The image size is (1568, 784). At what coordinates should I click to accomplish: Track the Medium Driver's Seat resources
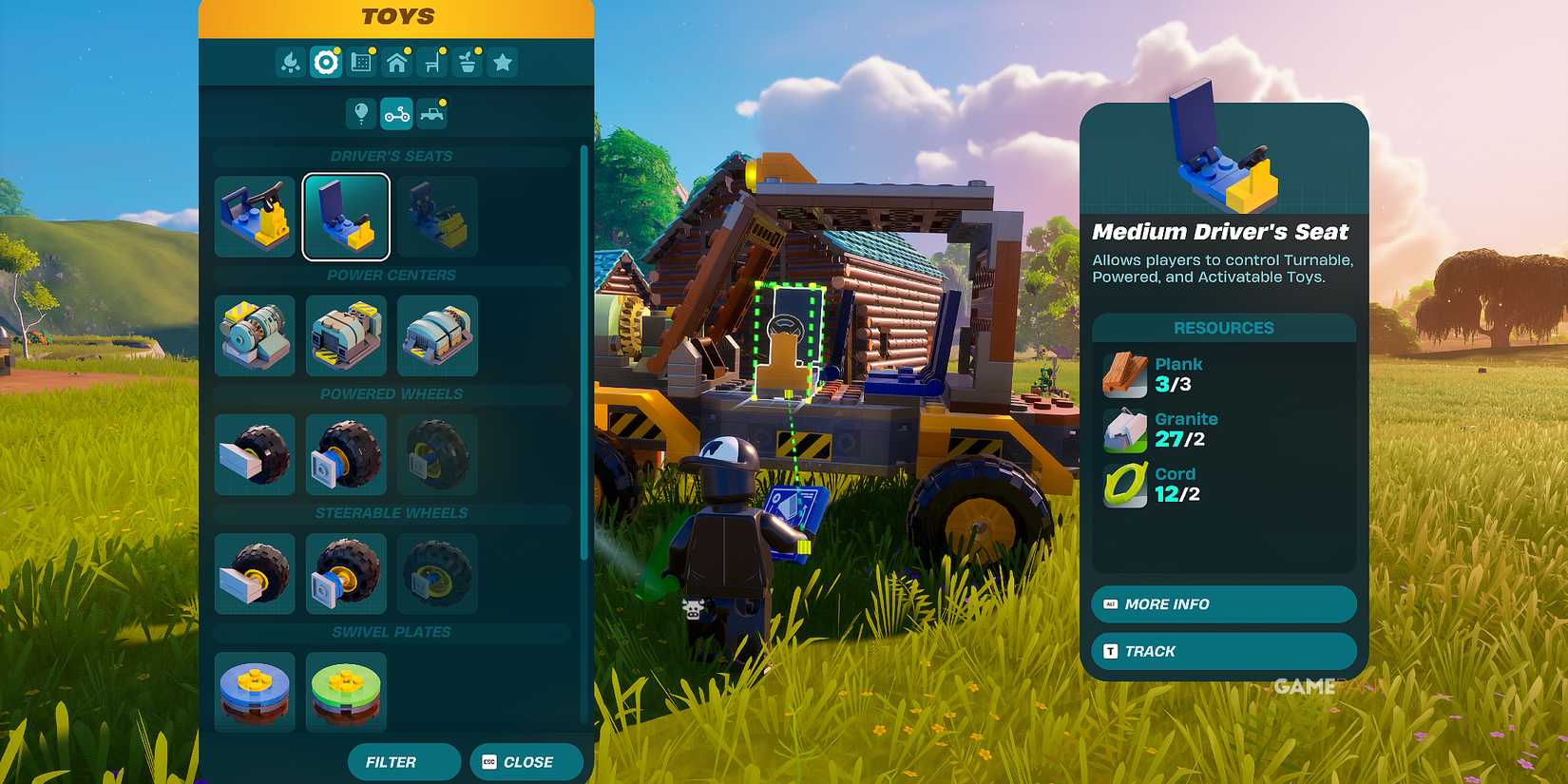(1222, 651)
